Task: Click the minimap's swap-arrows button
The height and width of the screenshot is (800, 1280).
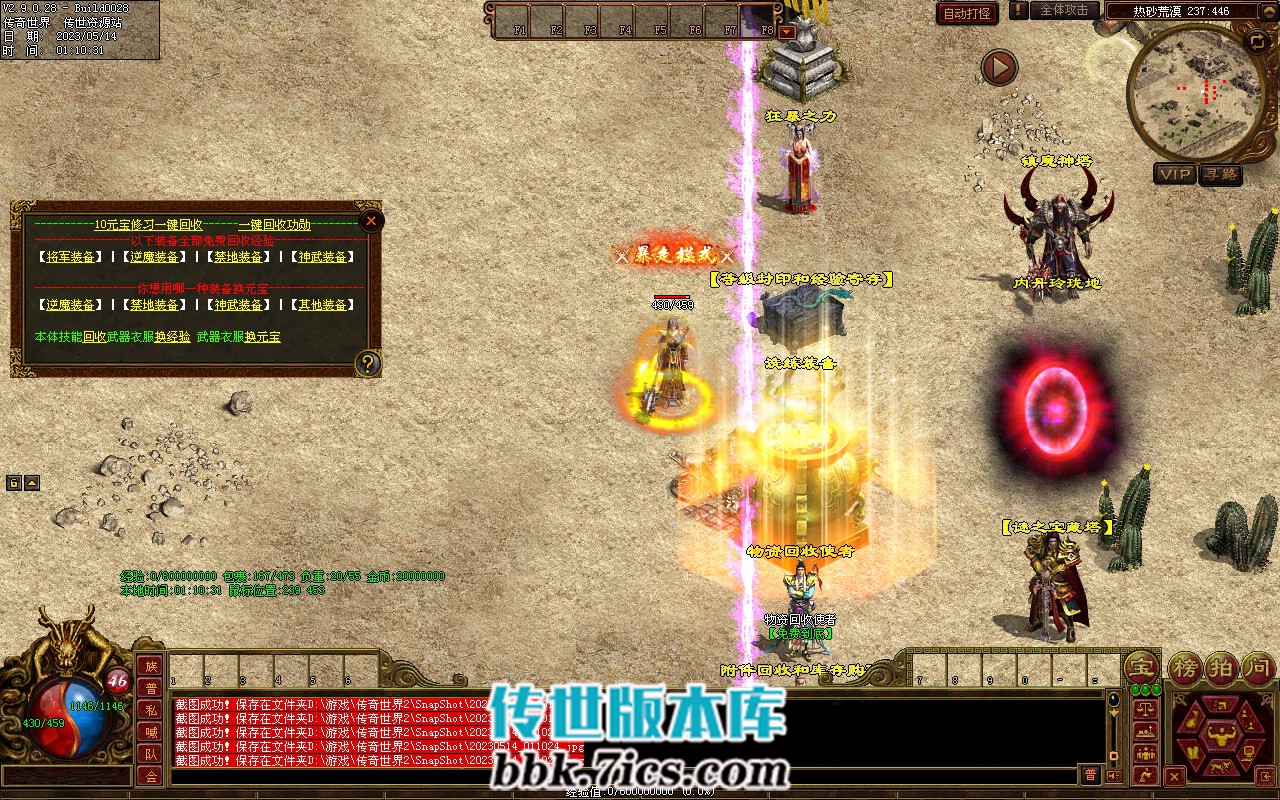Action: (1257, 41)
